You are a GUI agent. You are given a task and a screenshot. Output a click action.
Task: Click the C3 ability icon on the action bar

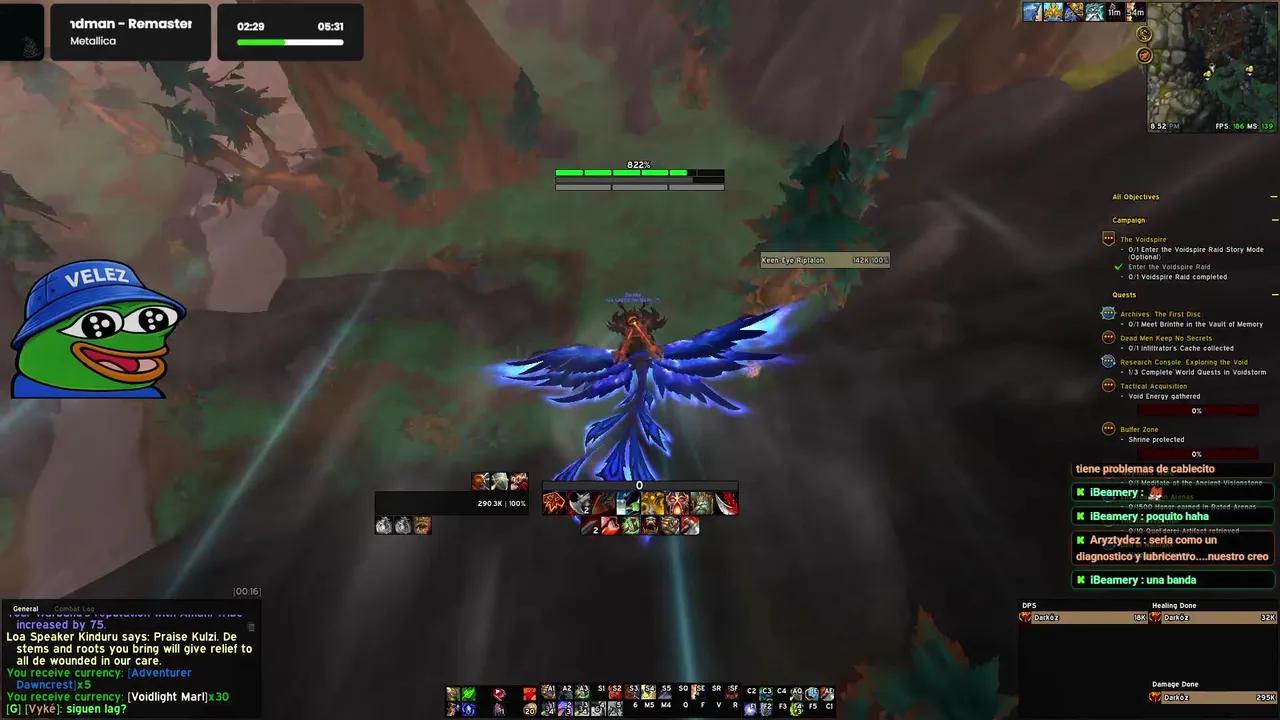765,690
